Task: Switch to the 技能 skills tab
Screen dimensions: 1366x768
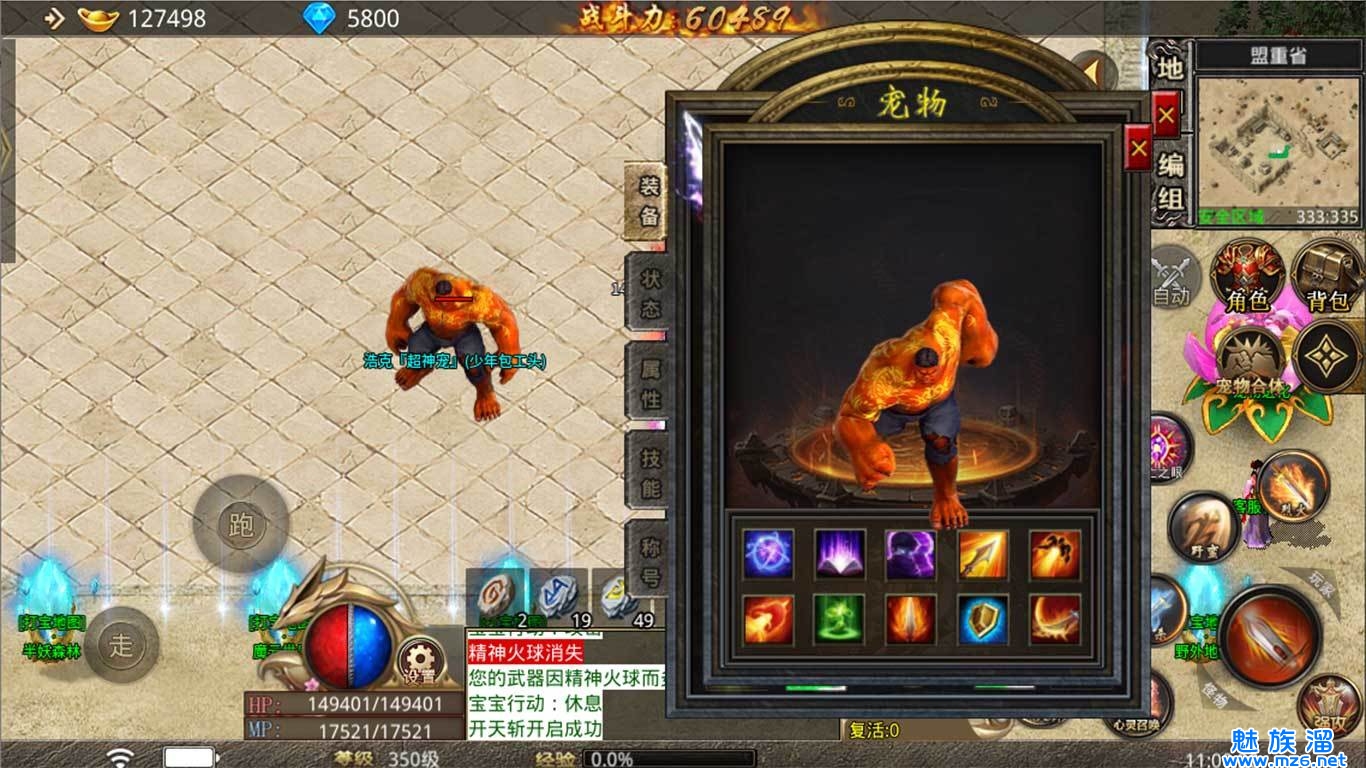Action: click(649, 473)
